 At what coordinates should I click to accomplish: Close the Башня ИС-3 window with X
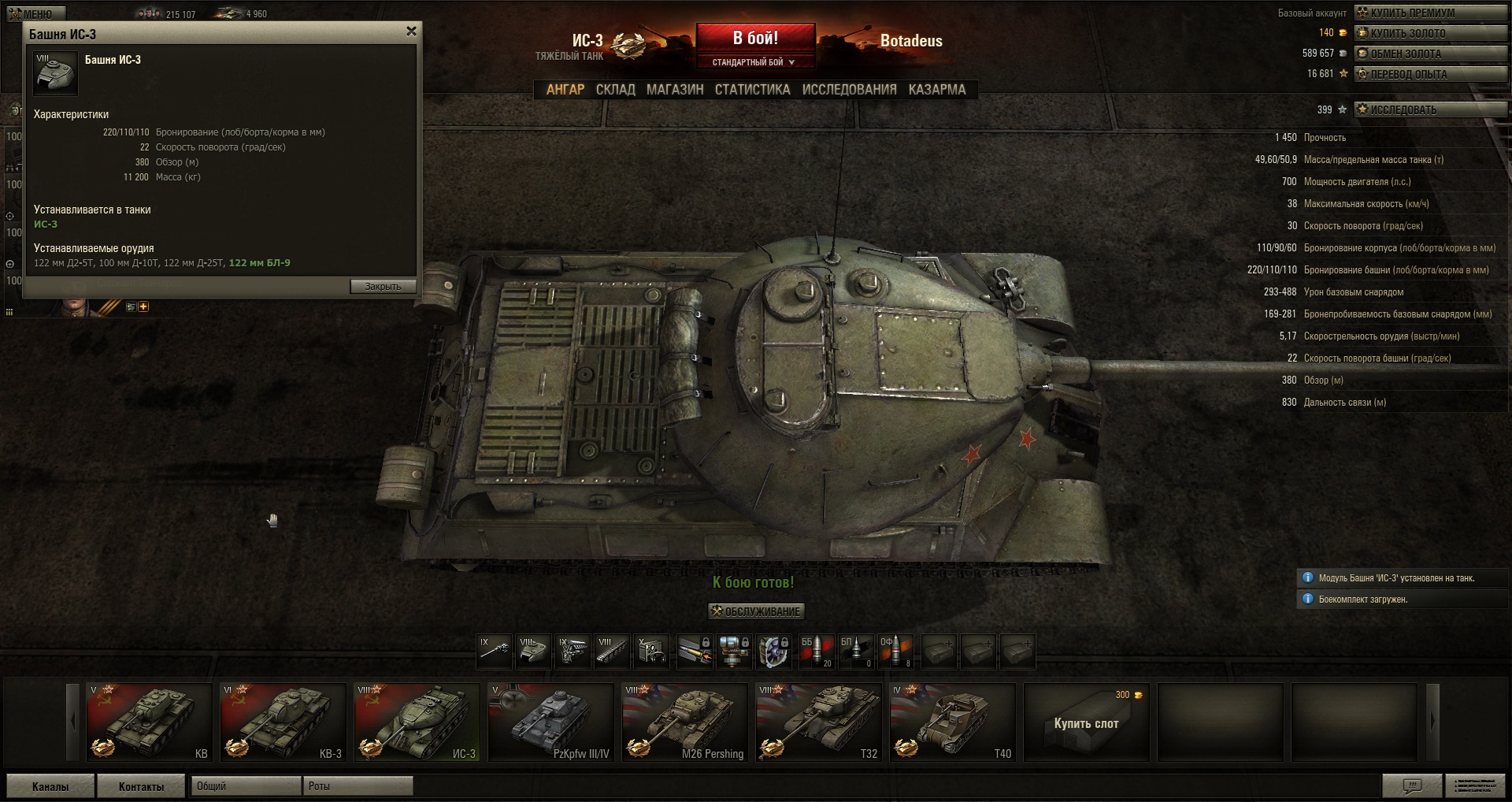coord(411,32)
